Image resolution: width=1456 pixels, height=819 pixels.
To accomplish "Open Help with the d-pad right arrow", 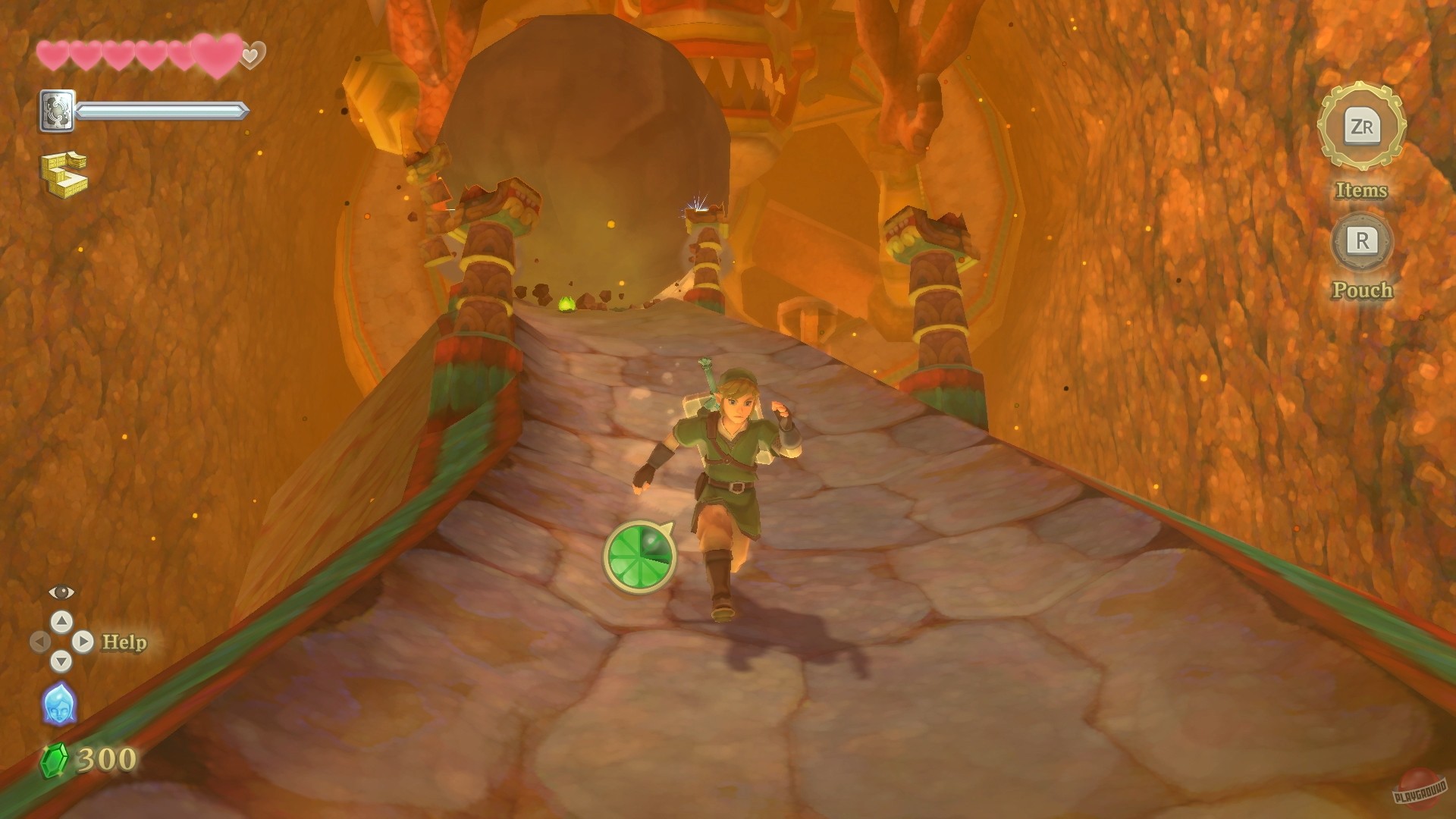I will tap(82, 642).
